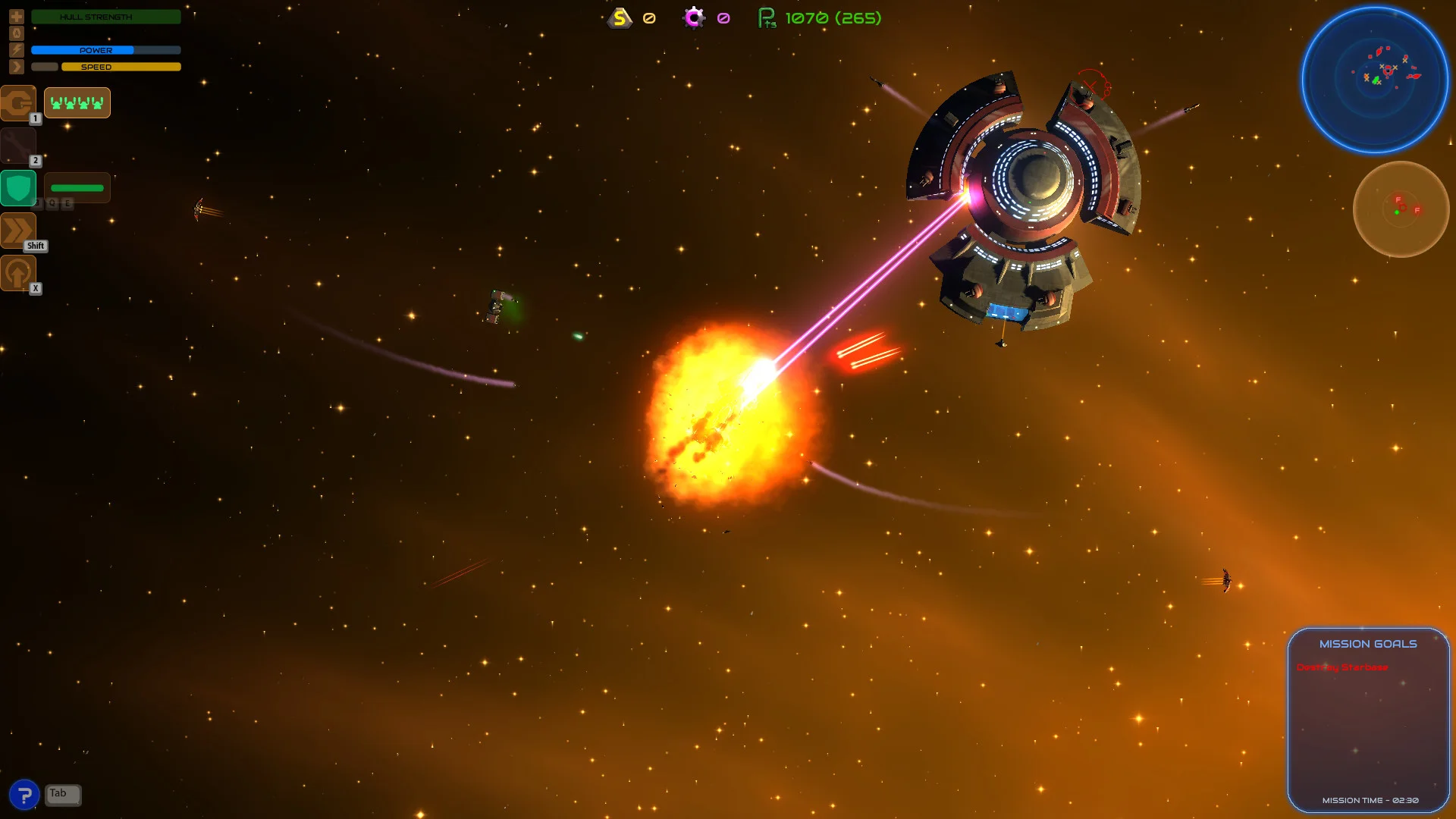Open the question mark help button
Image resolution: width=1456 pixels, height=819 pixels.
pyautogui.click(x=26, y=793)
